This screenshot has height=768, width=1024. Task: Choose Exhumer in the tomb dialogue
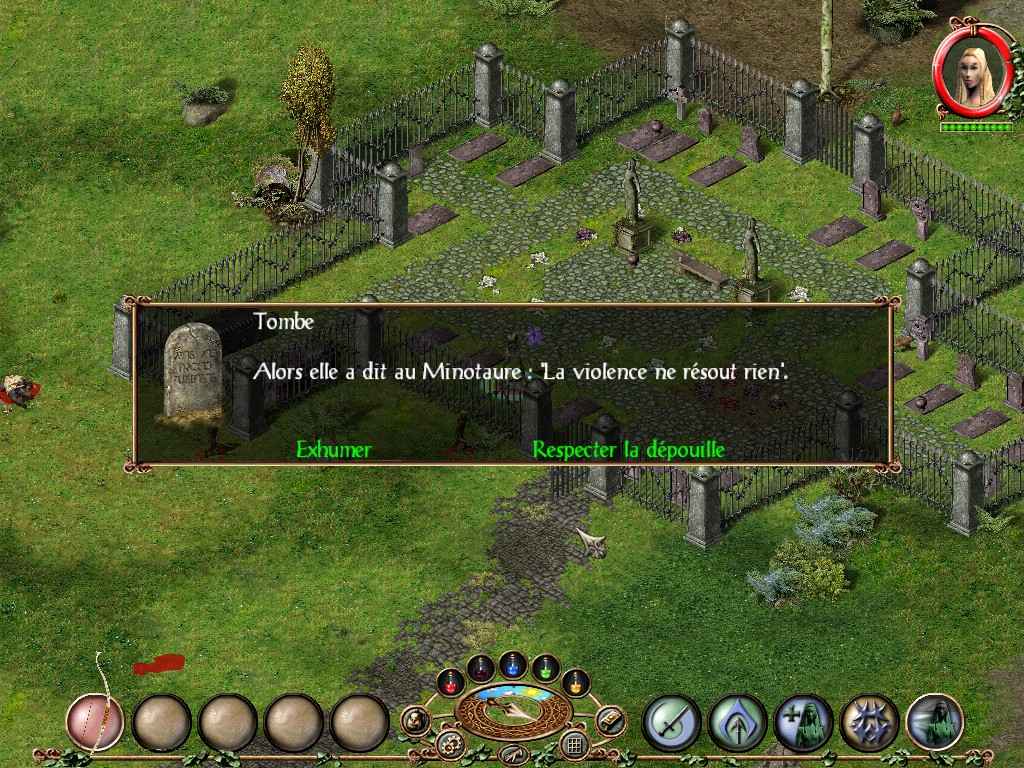coord(333,449)
